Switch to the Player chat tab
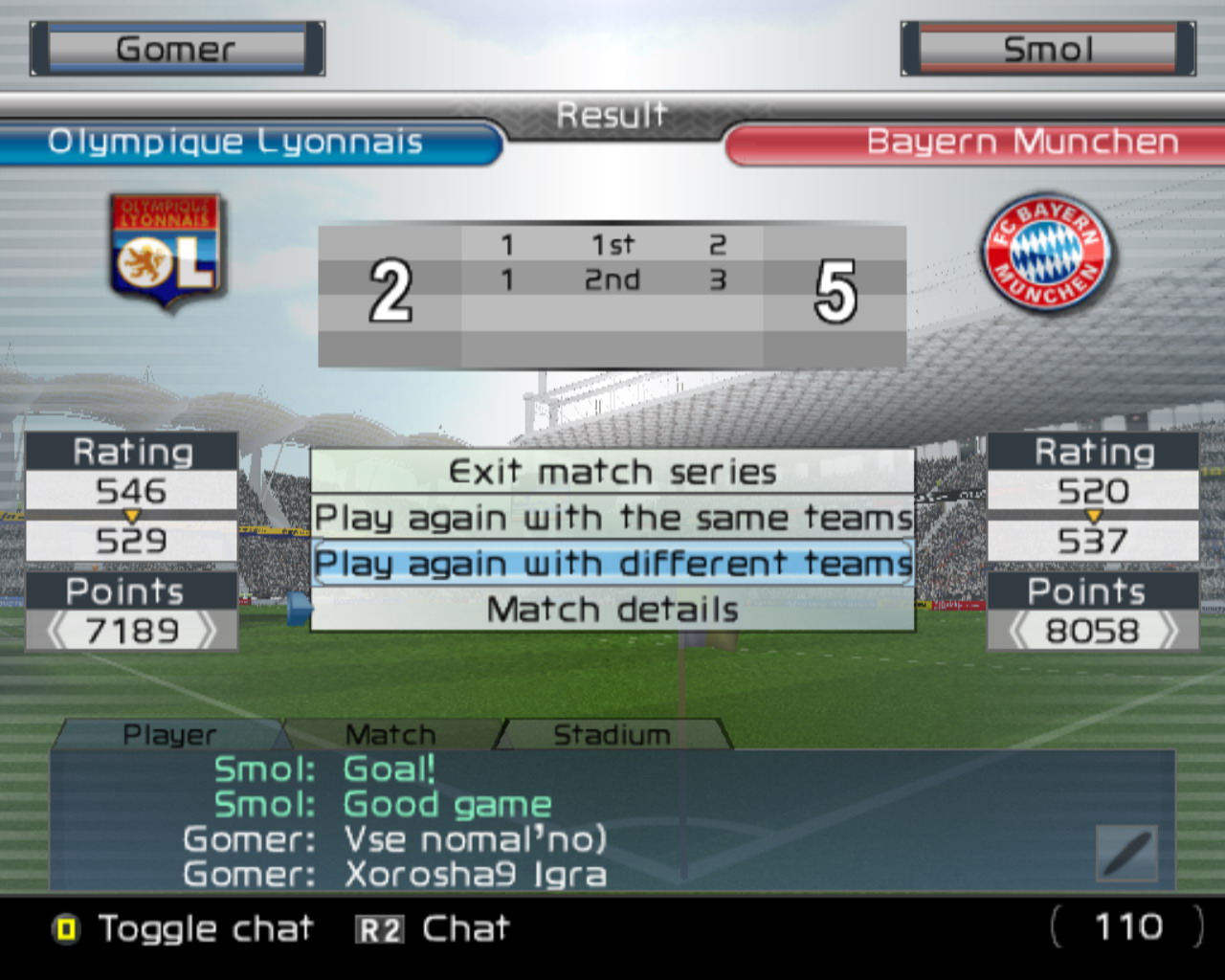Screen dimensions: 1225x980 pyautogui.click(x=169, y=734)
